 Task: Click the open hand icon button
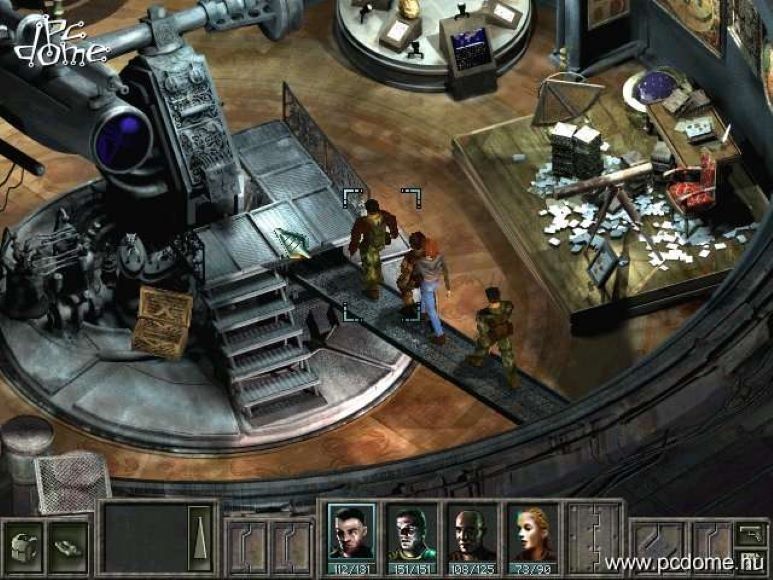click(67, 545)
